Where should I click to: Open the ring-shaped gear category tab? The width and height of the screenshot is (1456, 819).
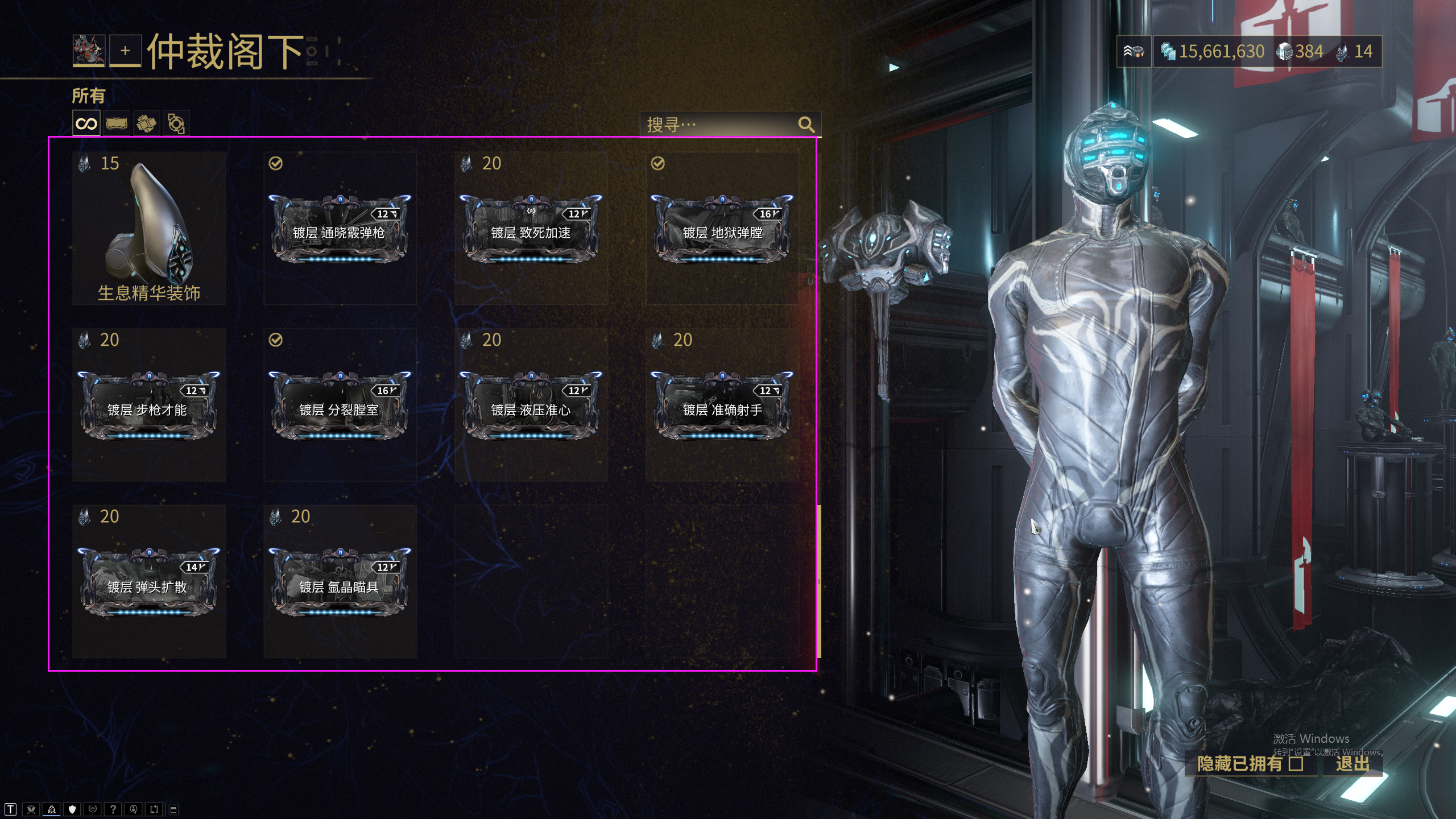click(176, 123)
